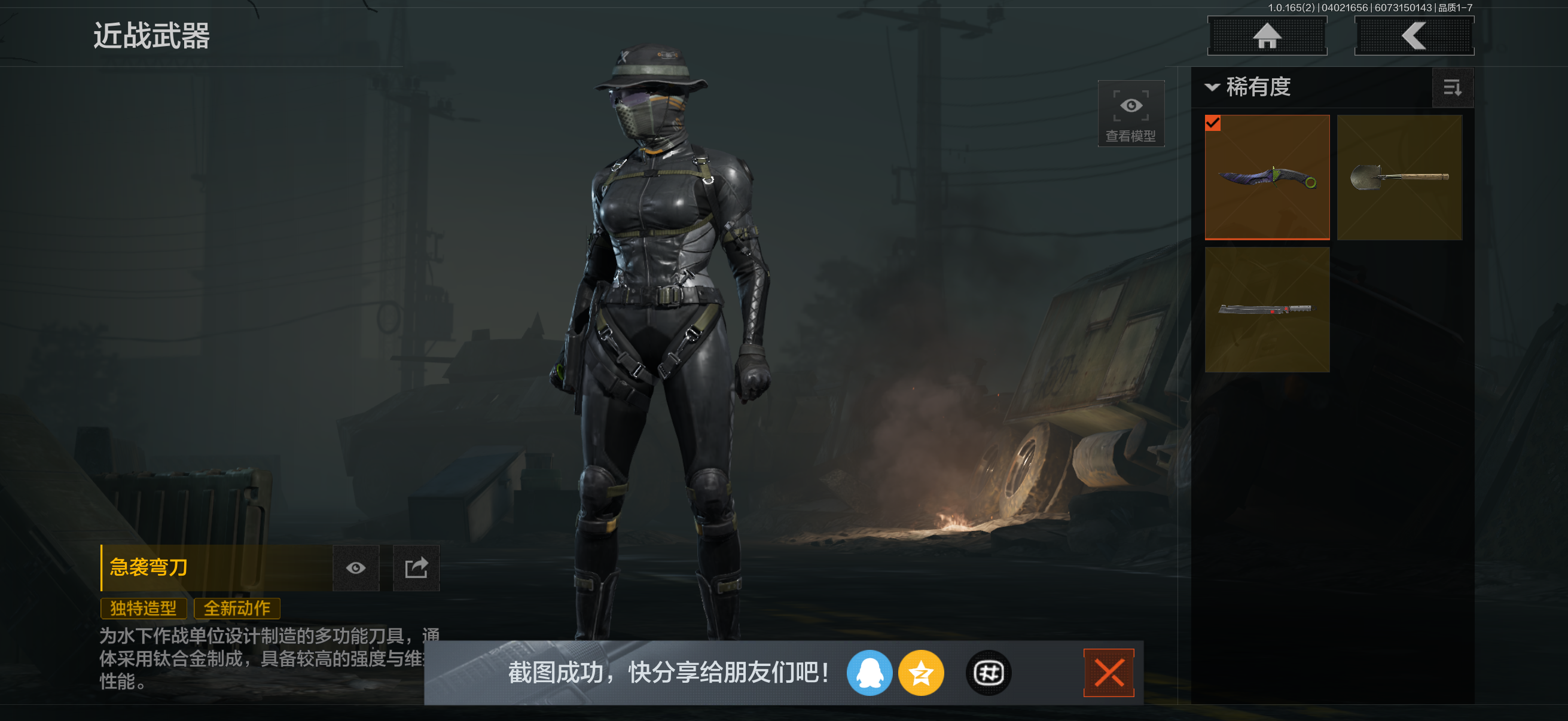Open the 查看模型 view model feature
This screenshot has width=1568, height=721.
[x=1130, y=113]
